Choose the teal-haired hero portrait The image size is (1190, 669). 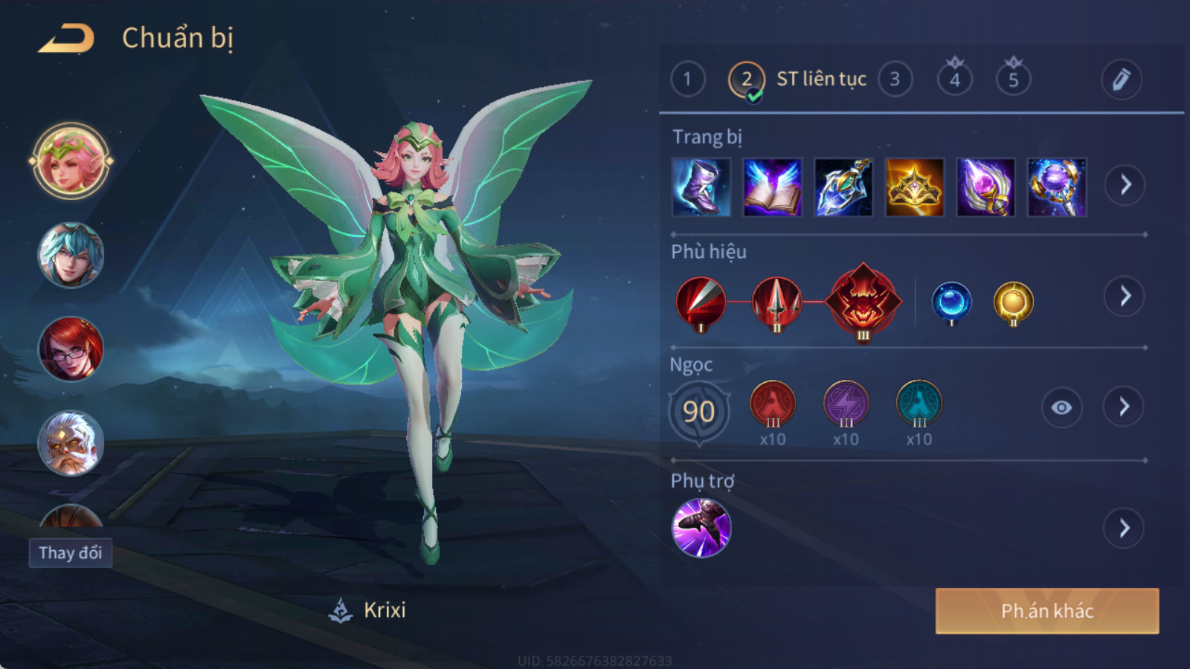coord(70,255)
